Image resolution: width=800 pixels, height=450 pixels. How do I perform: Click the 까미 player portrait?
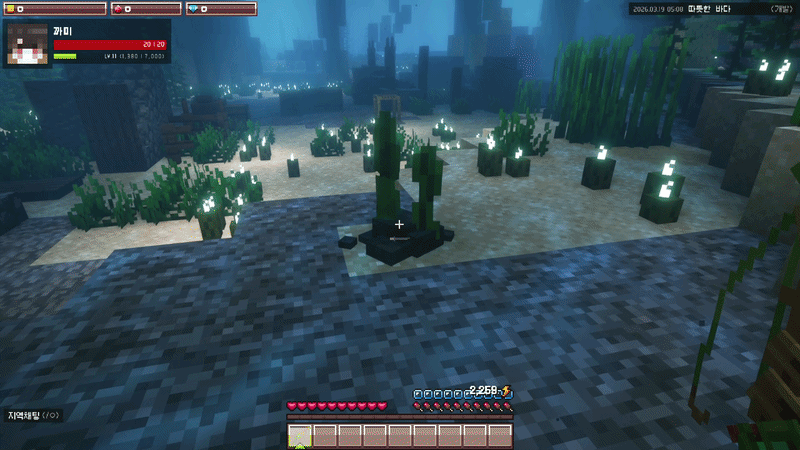pos(28,43)
